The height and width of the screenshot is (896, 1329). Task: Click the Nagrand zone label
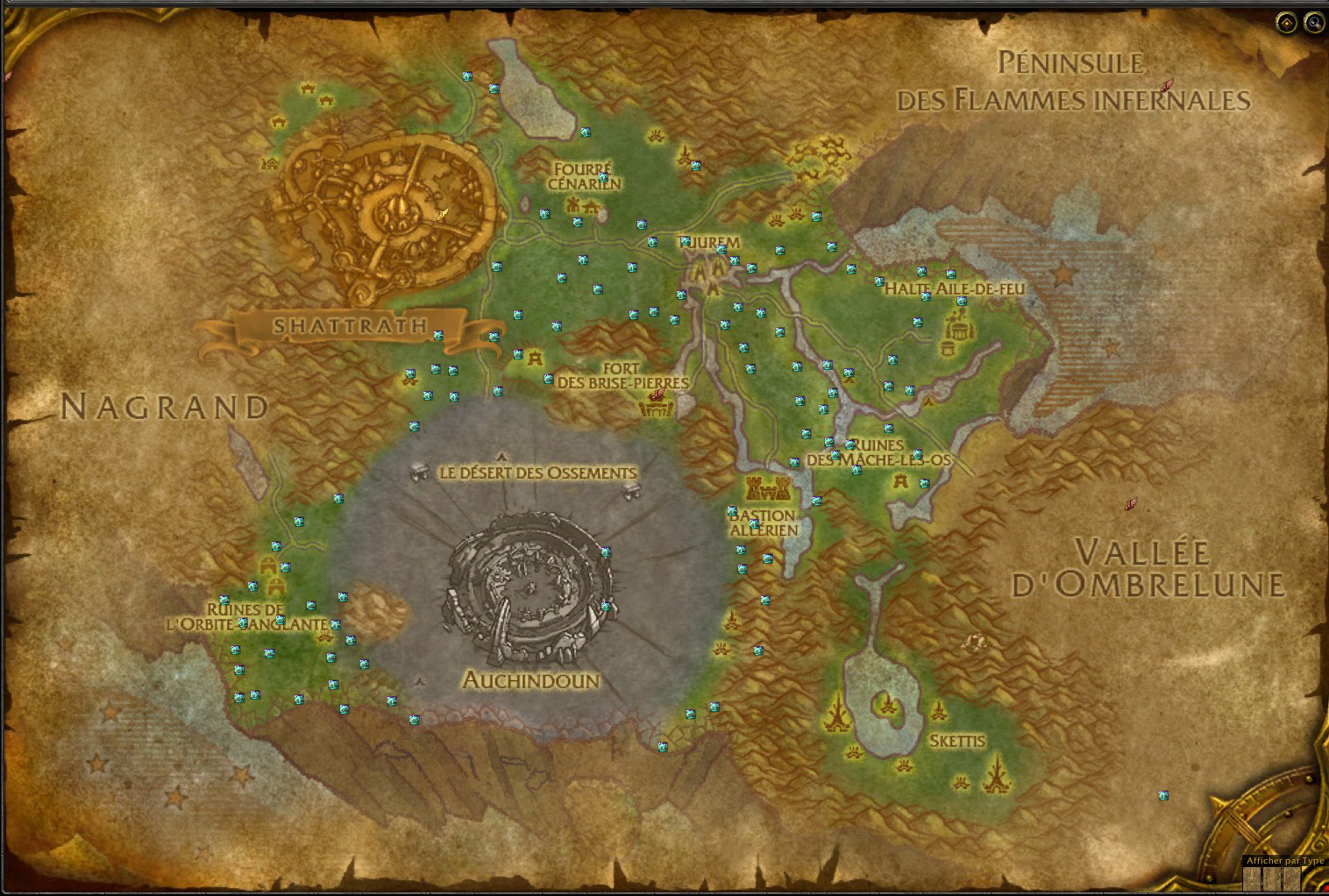pyautogui.click(x=166, y=405)
